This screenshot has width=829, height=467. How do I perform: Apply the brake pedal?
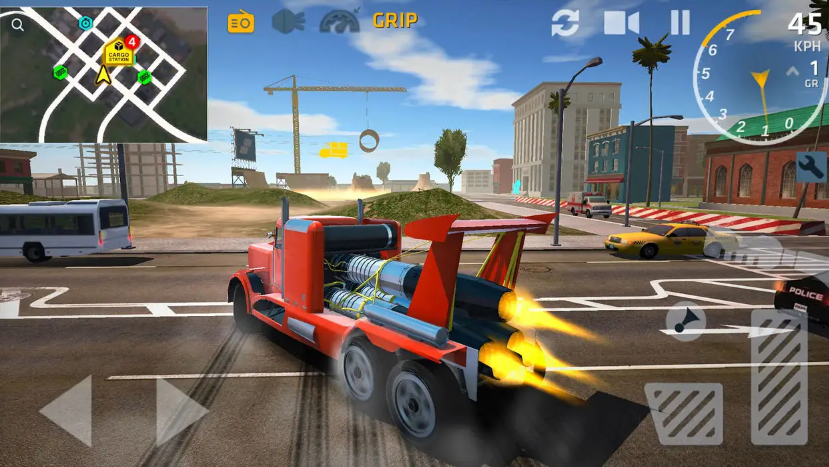(684, 412)
